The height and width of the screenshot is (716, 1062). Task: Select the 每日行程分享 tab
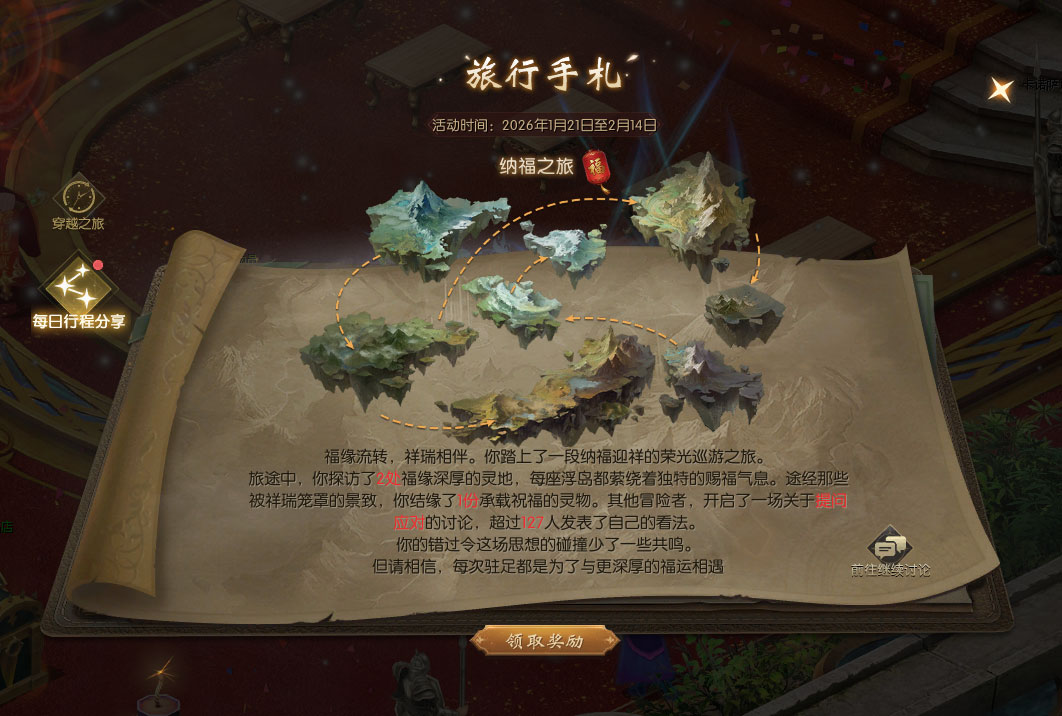click(80, 291)
